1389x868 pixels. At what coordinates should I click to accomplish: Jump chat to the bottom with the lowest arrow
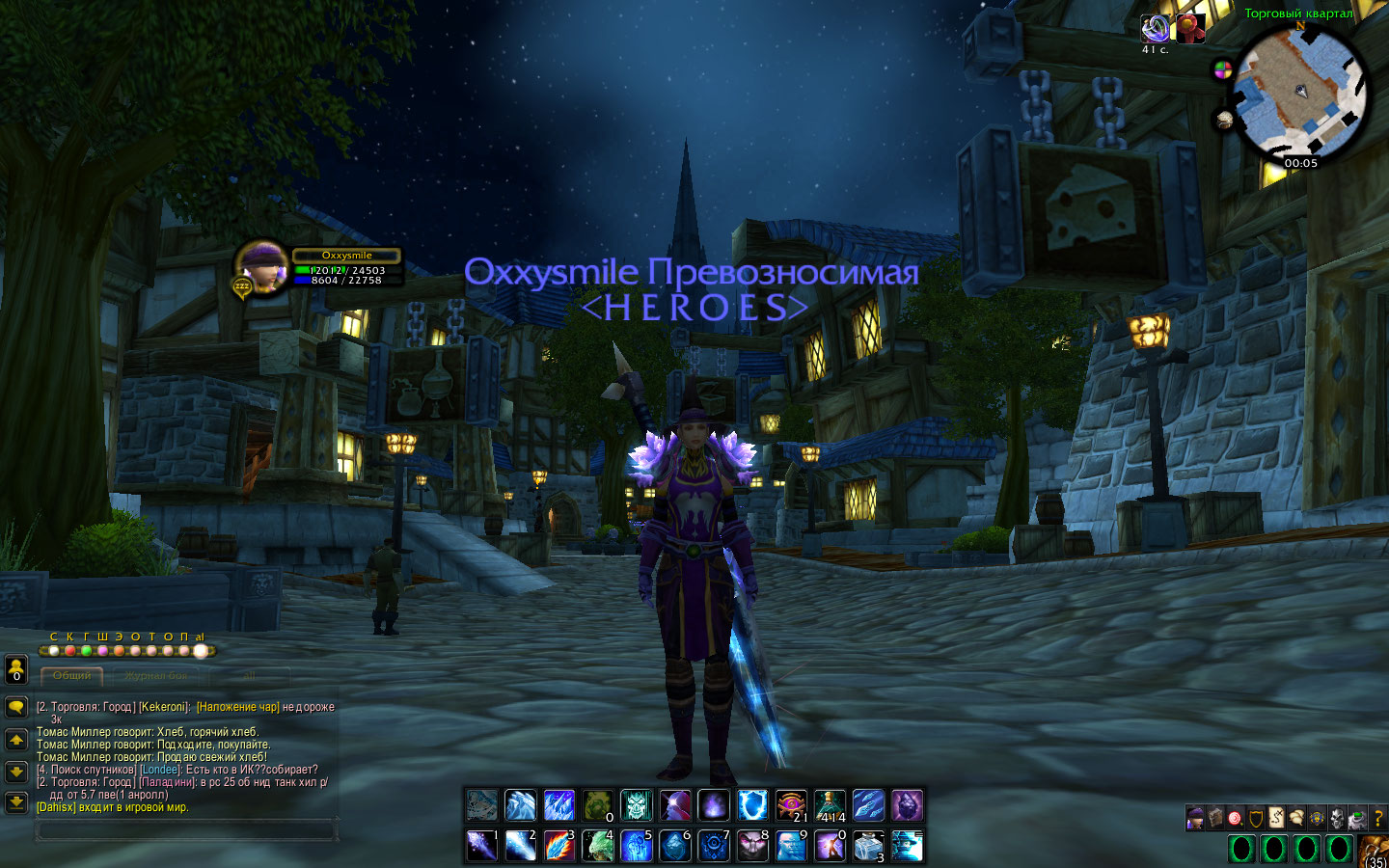15,801
